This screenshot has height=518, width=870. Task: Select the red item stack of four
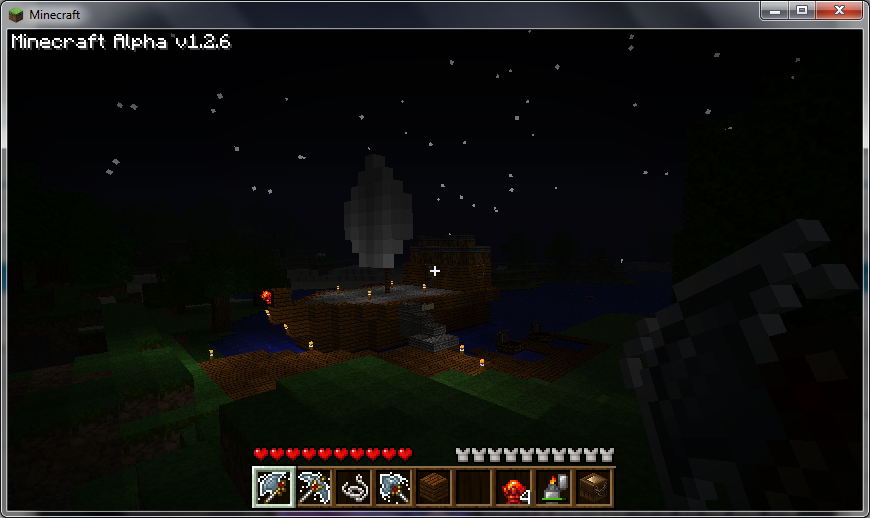[513, 488]
